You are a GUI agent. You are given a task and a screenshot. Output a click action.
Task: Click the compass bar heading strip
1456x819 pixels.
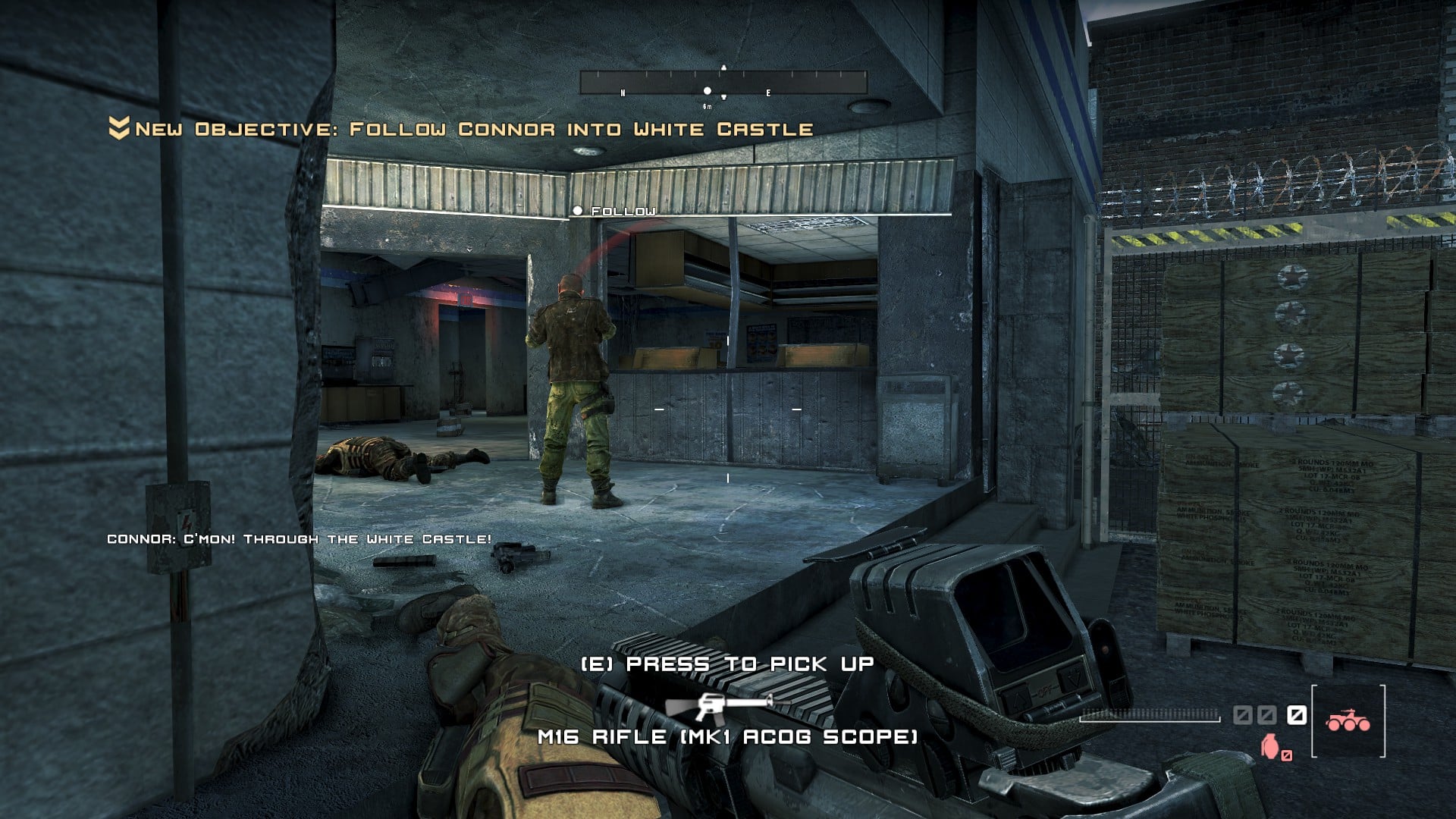point(723,83)
